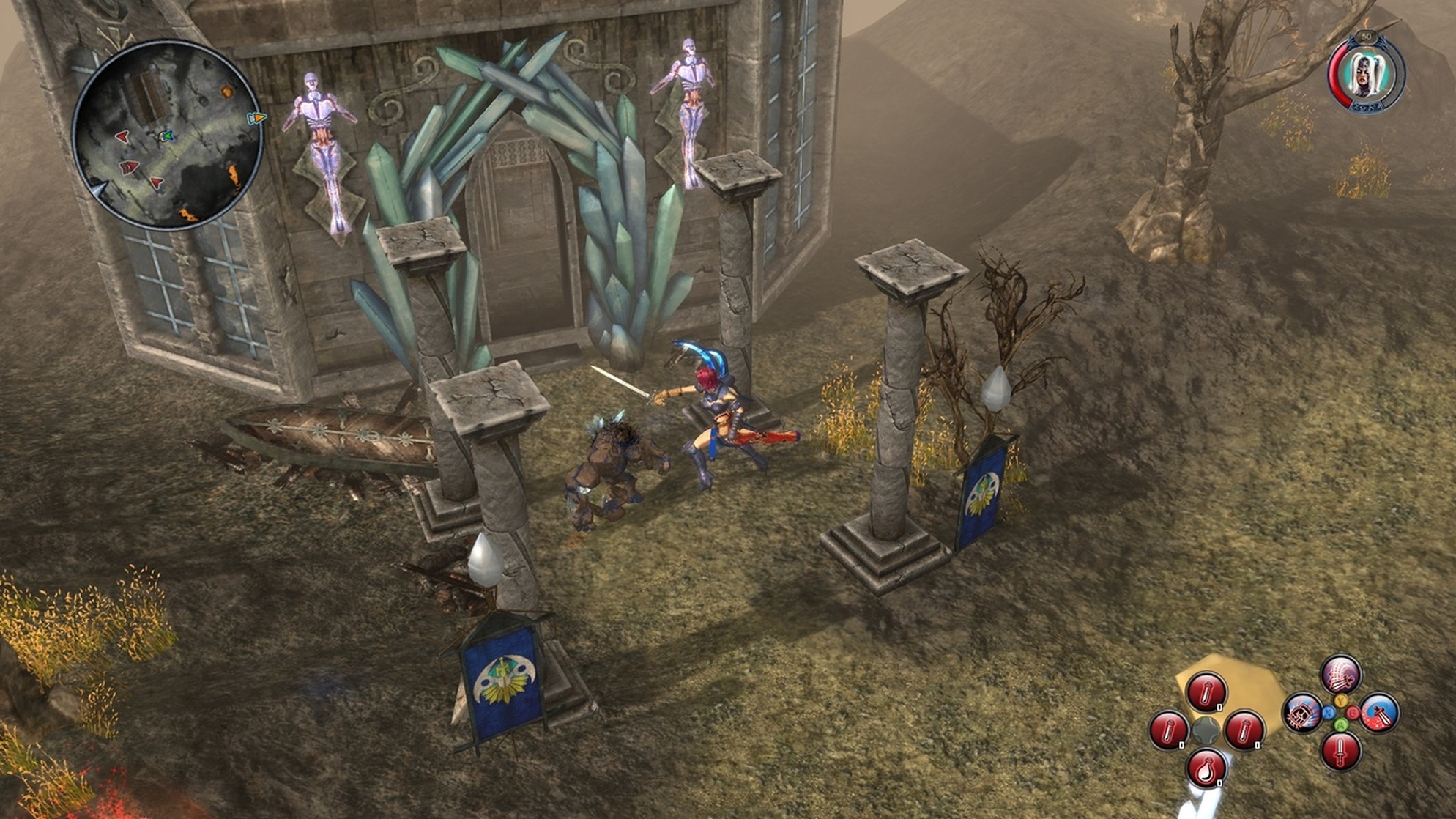The width and height of the screenshot is (1456, 819).
Task: Click the Seraphim character portrait in the top-right
Action: (x=1365, y=73)
